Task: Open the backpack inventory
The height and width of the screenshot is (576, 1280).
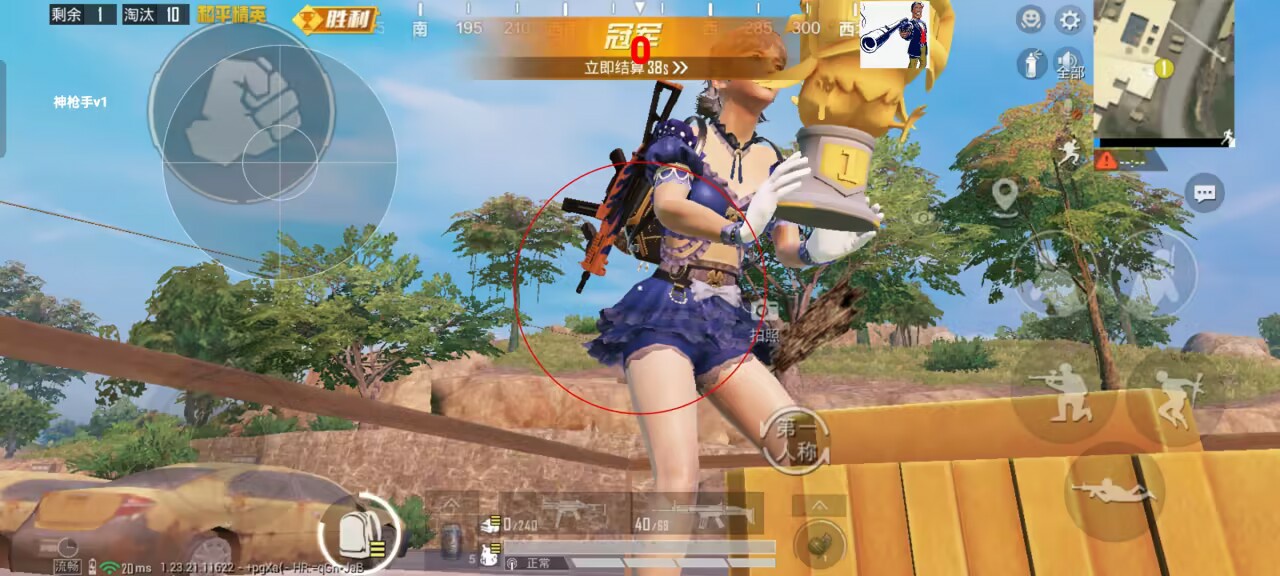Action: click(355, 528)
